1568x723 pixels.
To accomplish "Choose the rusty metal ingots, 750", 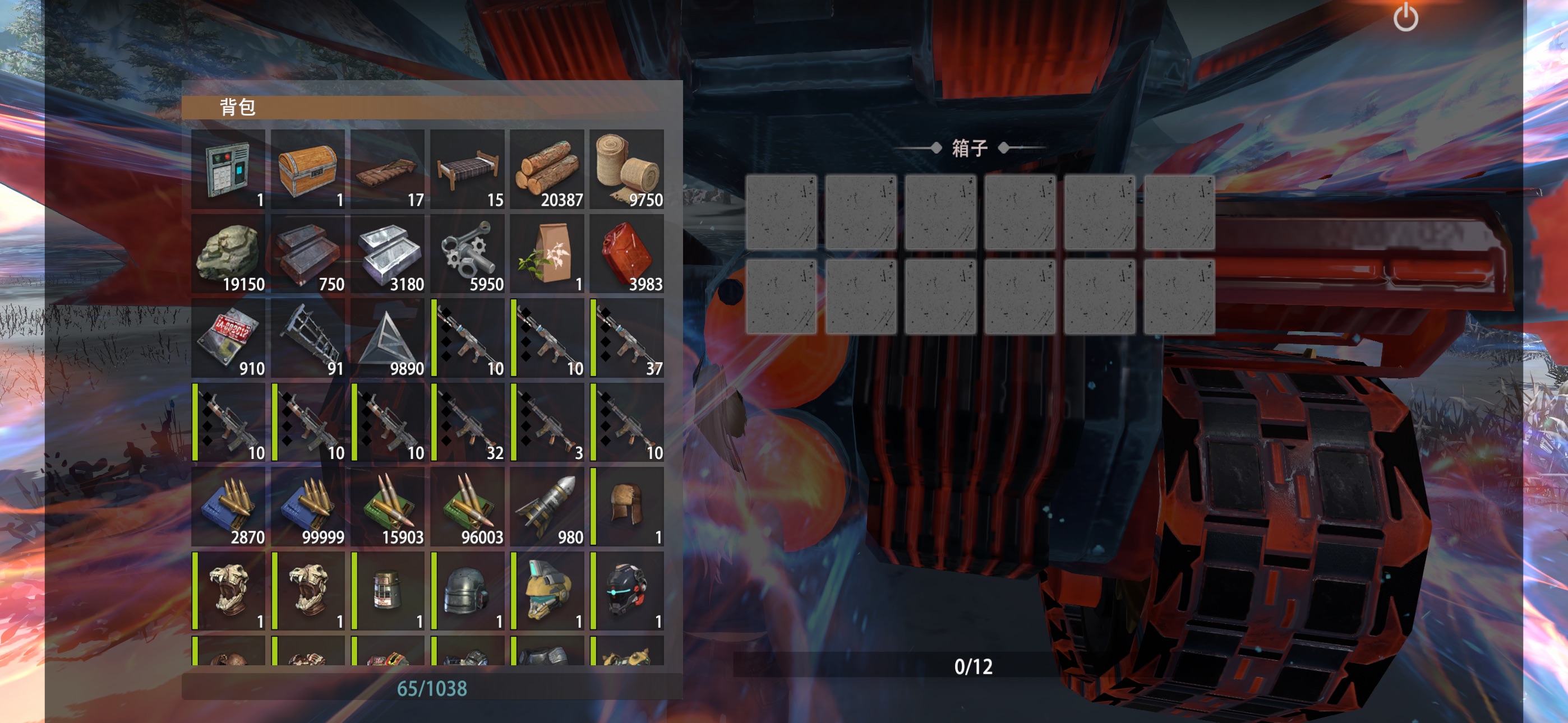I will [x=308, y=254].
